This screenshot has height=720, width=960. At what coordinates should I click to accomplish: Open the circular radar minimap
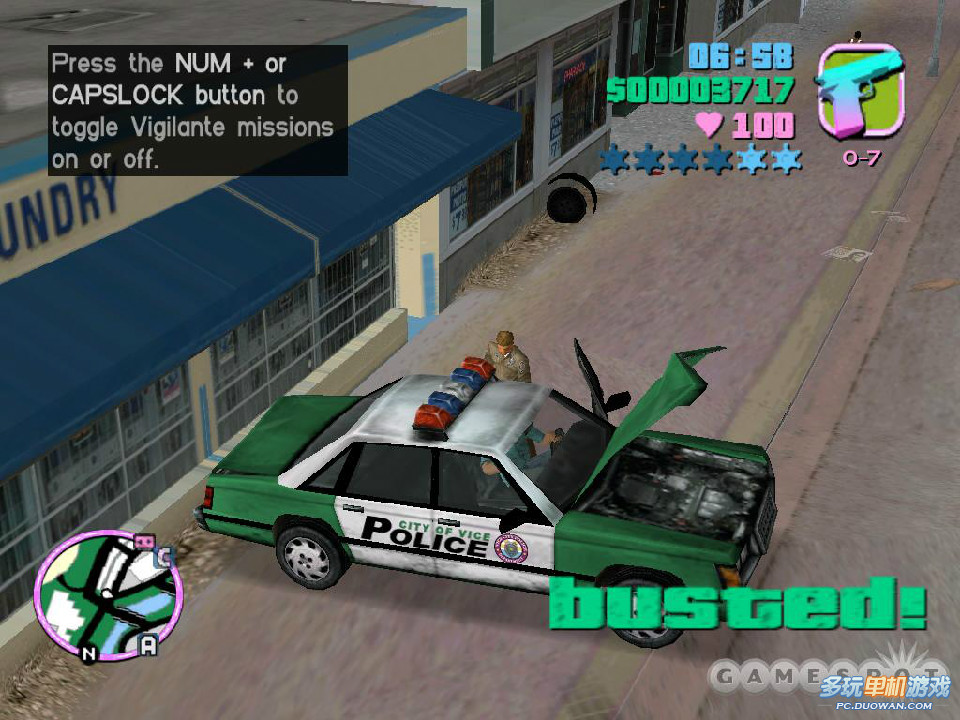point(108,596)
